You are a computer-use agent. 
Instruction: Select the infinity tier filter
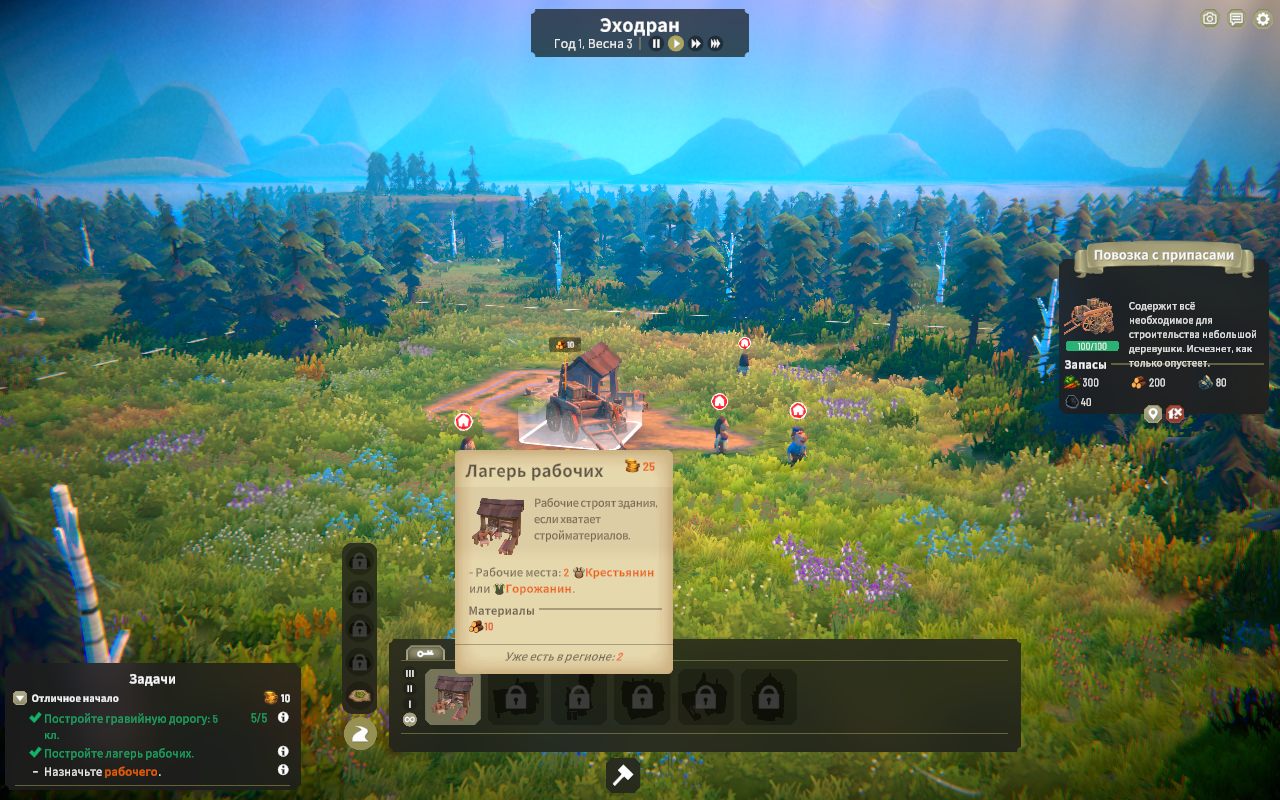pos(409,720)
